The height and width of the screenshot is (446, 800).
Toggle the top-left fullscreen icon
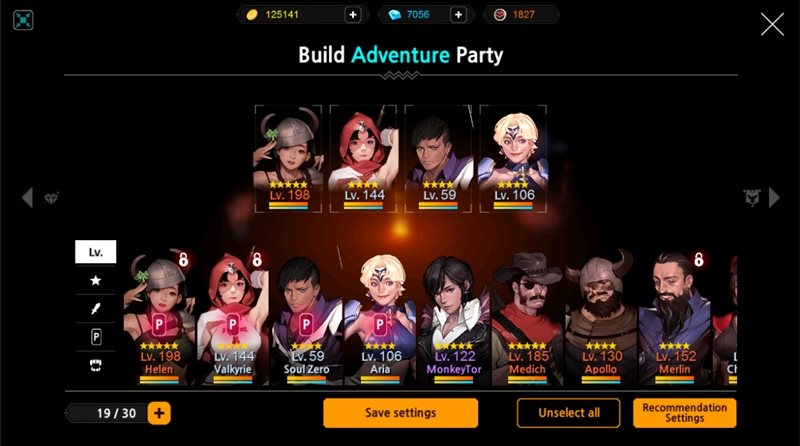(x=24, y=20)
